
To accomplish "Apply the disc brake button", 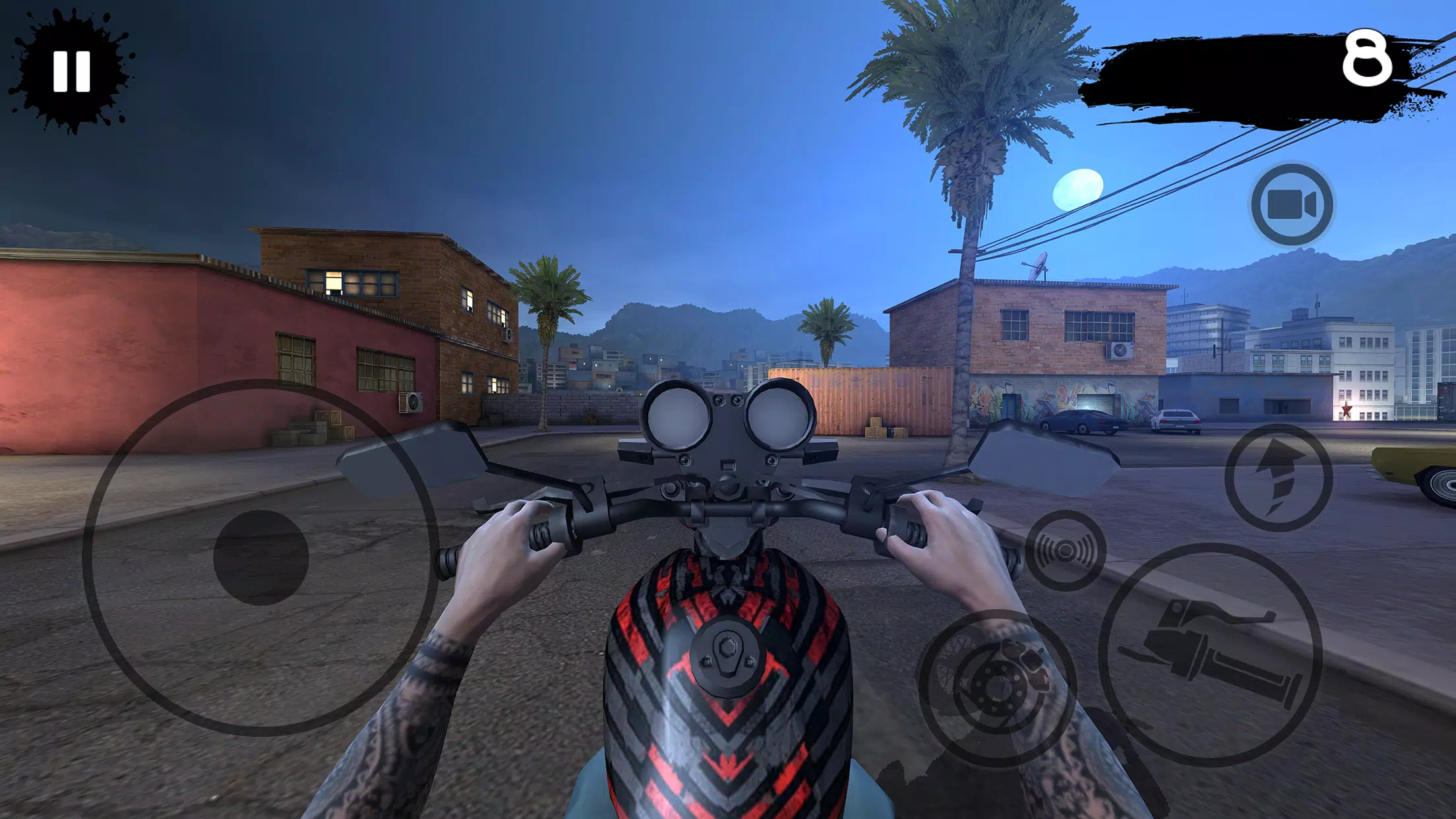I will (997, 687).
